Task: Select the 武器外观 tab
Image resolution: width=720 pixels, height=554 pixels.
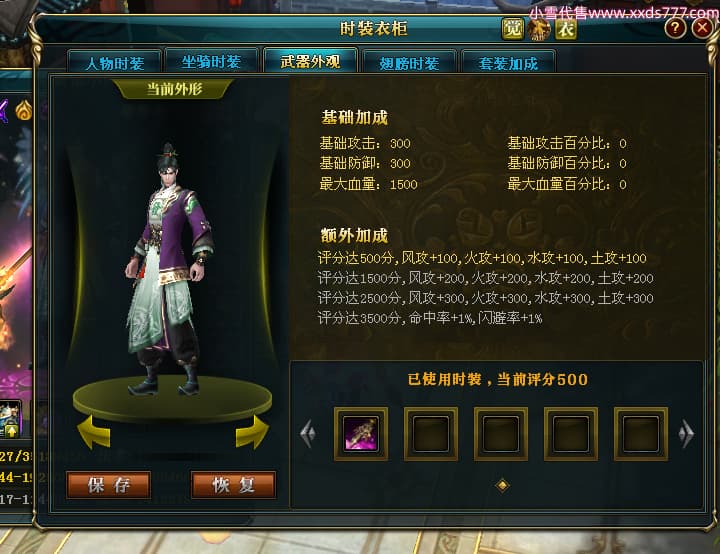Action: coord(309,61)
